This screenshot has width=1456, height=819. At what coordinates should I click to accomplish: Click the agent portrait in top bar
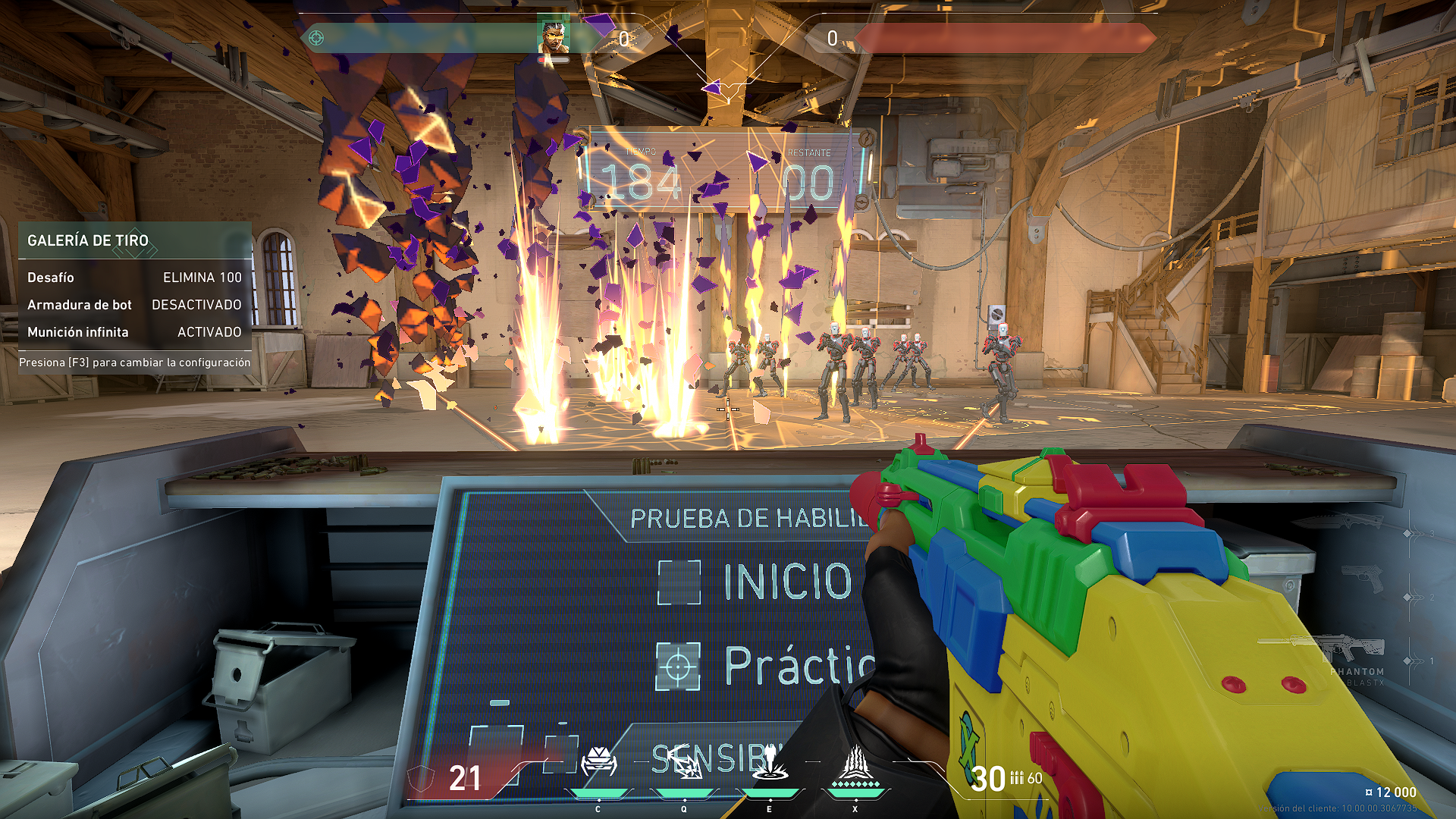(x=553, y=37)
